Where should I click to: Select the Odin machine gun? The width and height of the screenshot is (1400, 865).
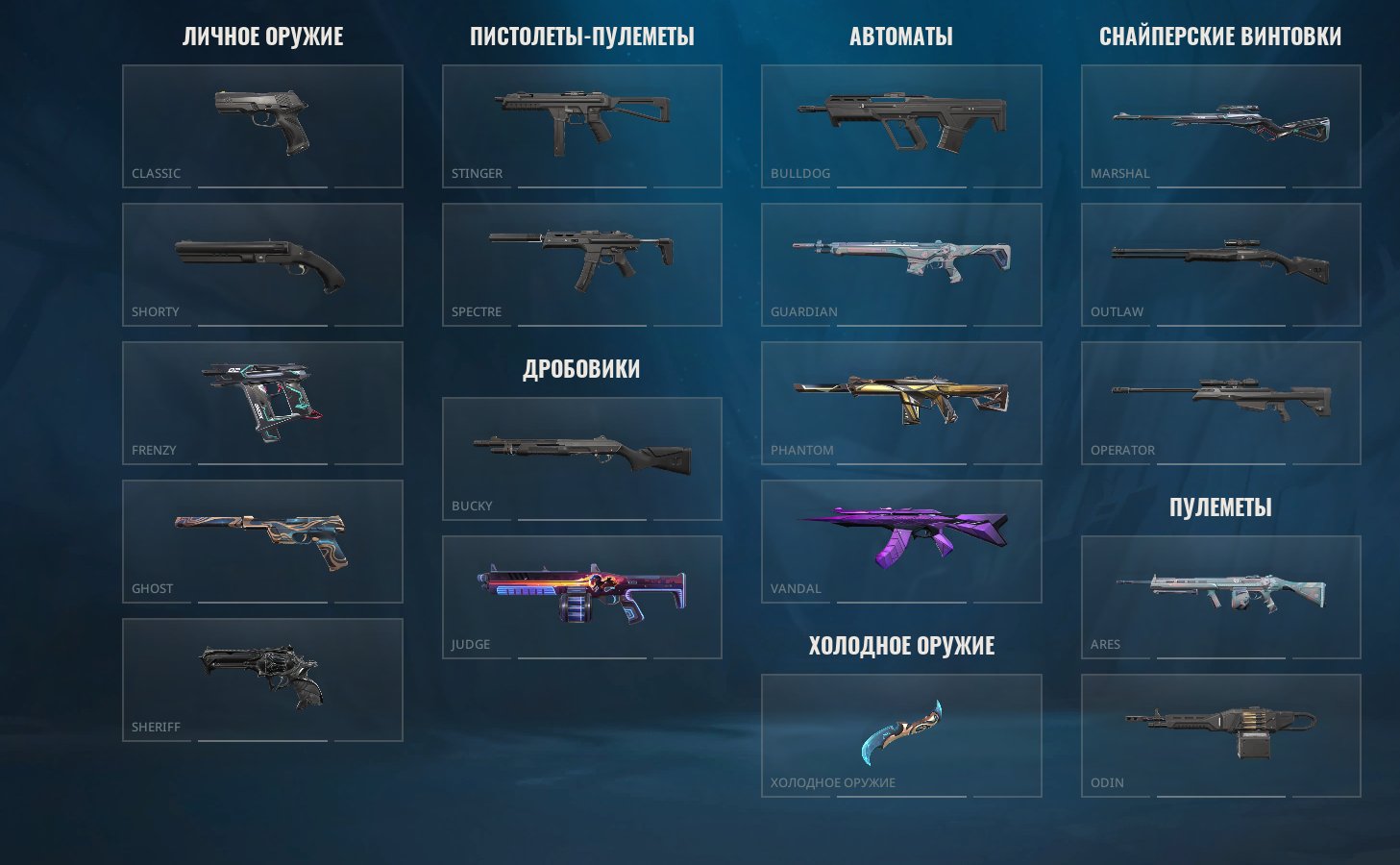[1220, 735]
